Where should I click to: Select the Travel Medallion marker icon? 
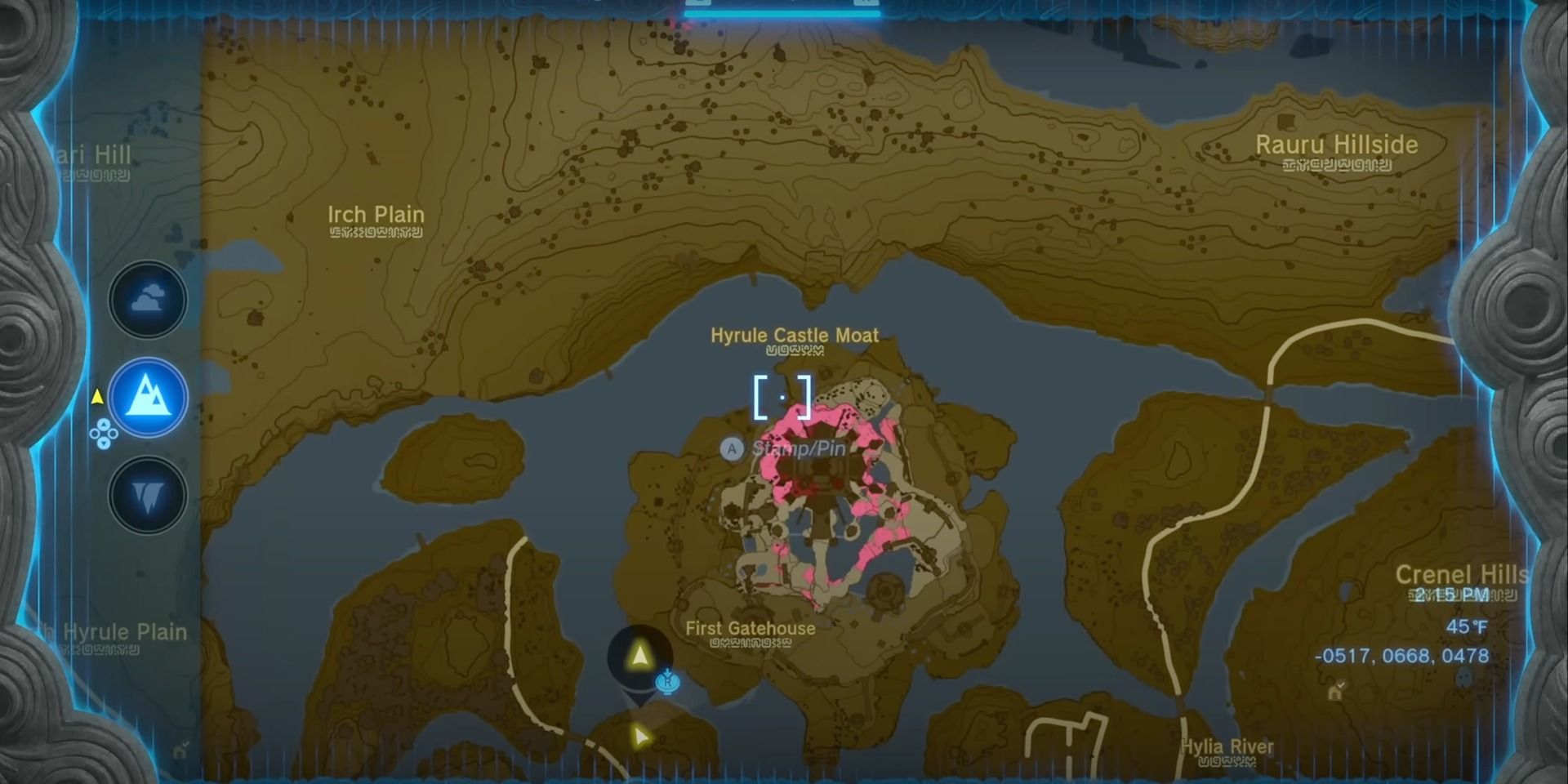pos(668,684)
